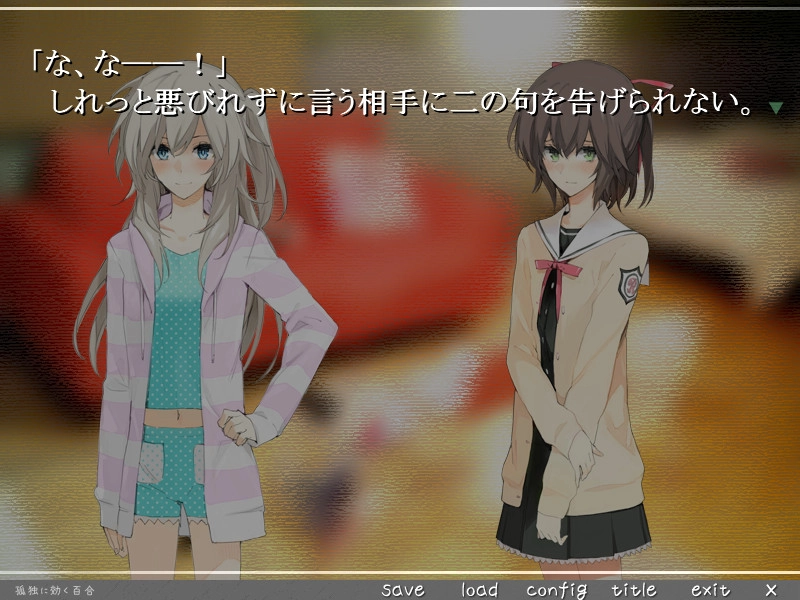Open the config settings
800x600 pixels.
[556, 589]
